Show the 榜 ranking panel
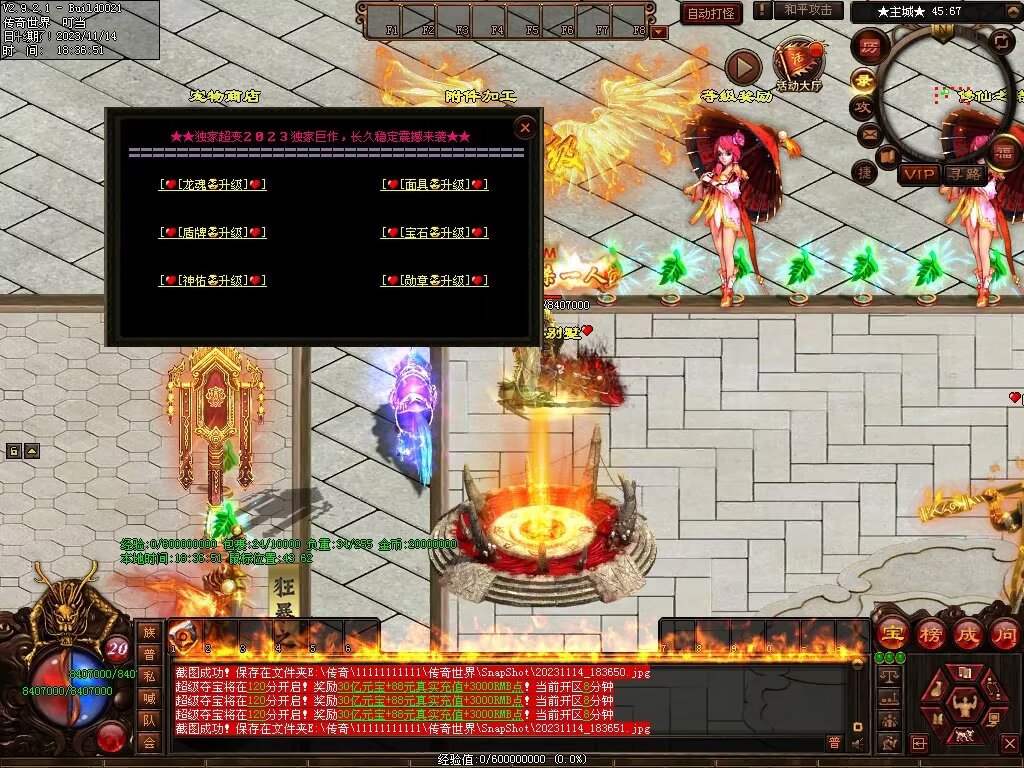1024x768 pixels. (x=930, y=633)
